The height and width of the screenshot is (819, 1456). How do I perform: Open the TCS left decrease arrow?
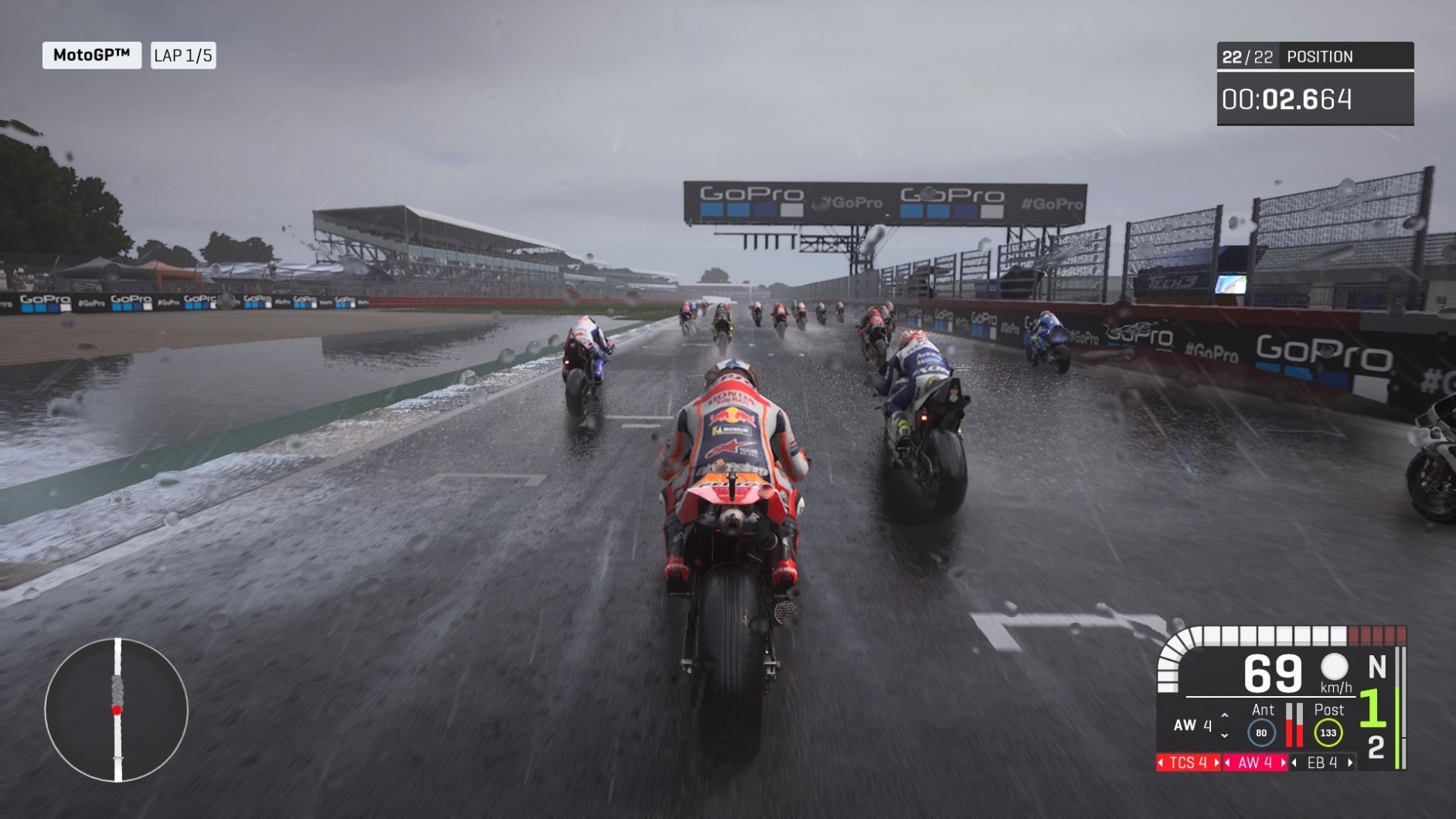click(1162, 762)
